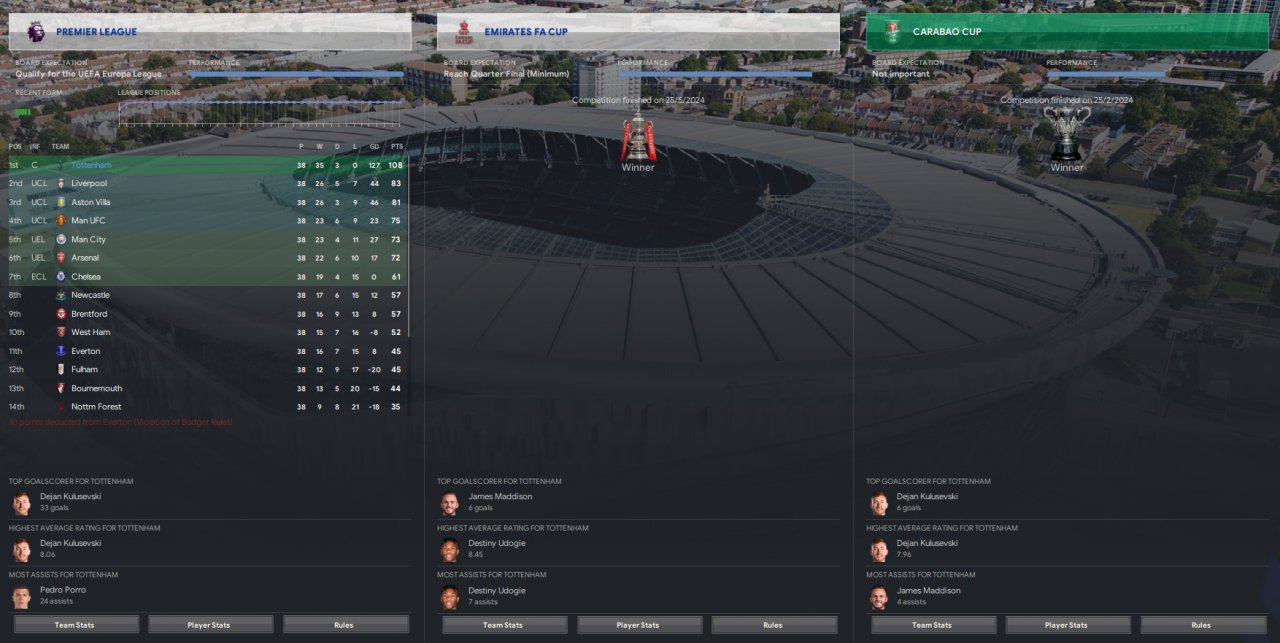
Task: Open the Emirates FA Cup header
Action: pos(638,32)
